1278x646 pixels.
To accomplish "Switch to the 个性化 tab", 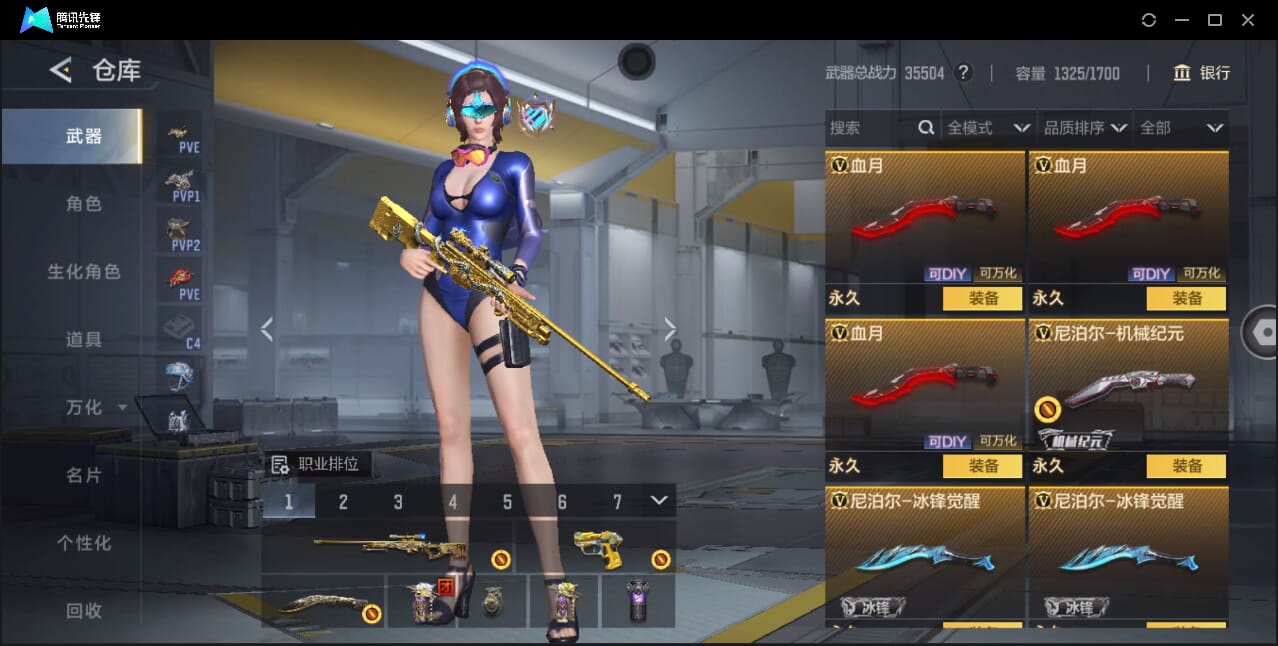I will click(x=84, y=544).
